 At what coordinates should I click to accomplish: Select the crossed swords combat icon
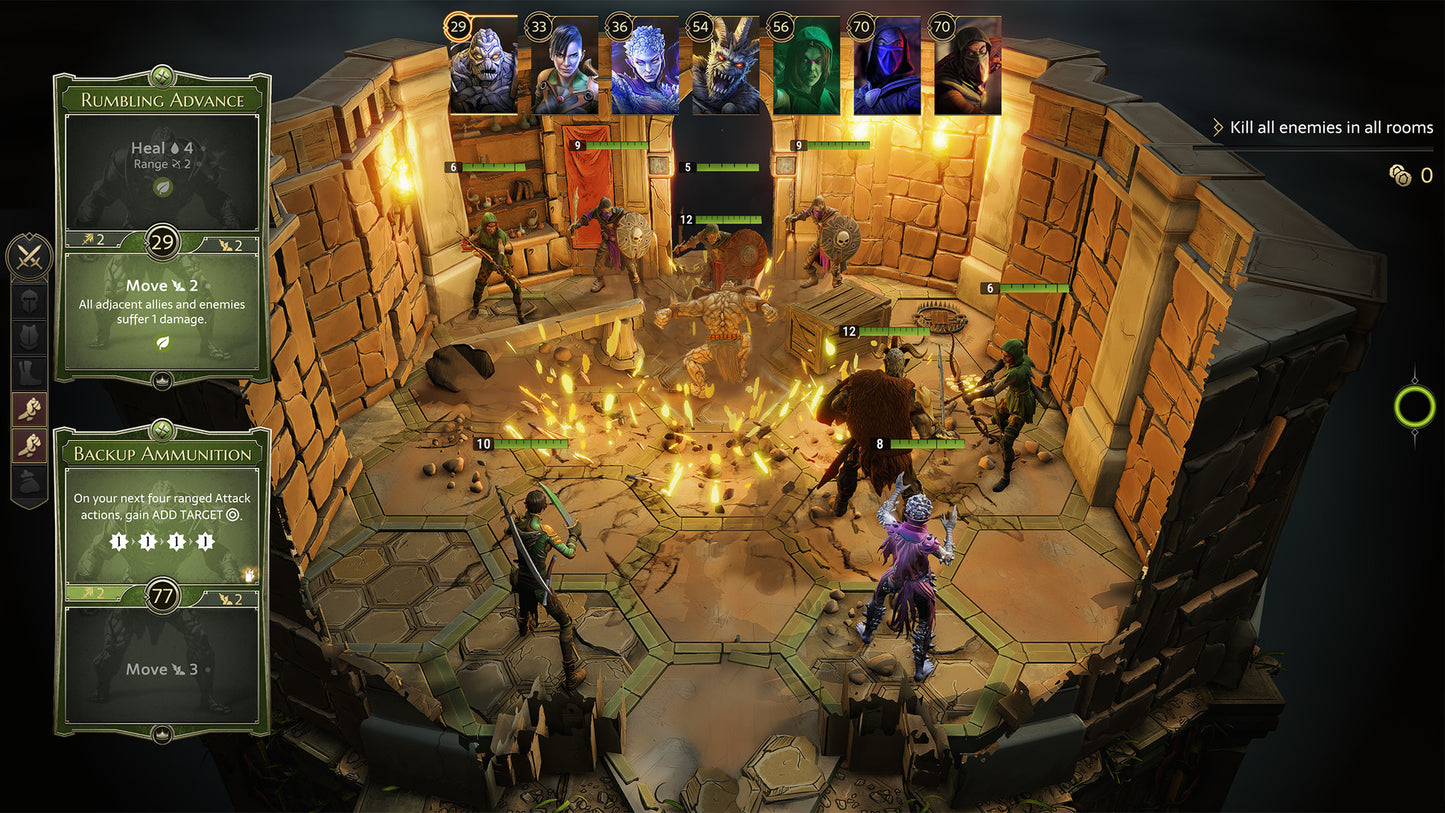[x=30, y=258]
